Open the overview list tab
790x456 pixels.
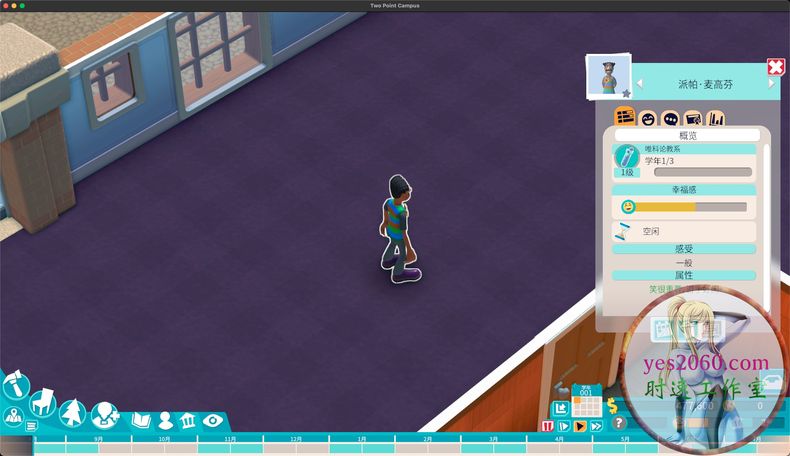[625, 118]
